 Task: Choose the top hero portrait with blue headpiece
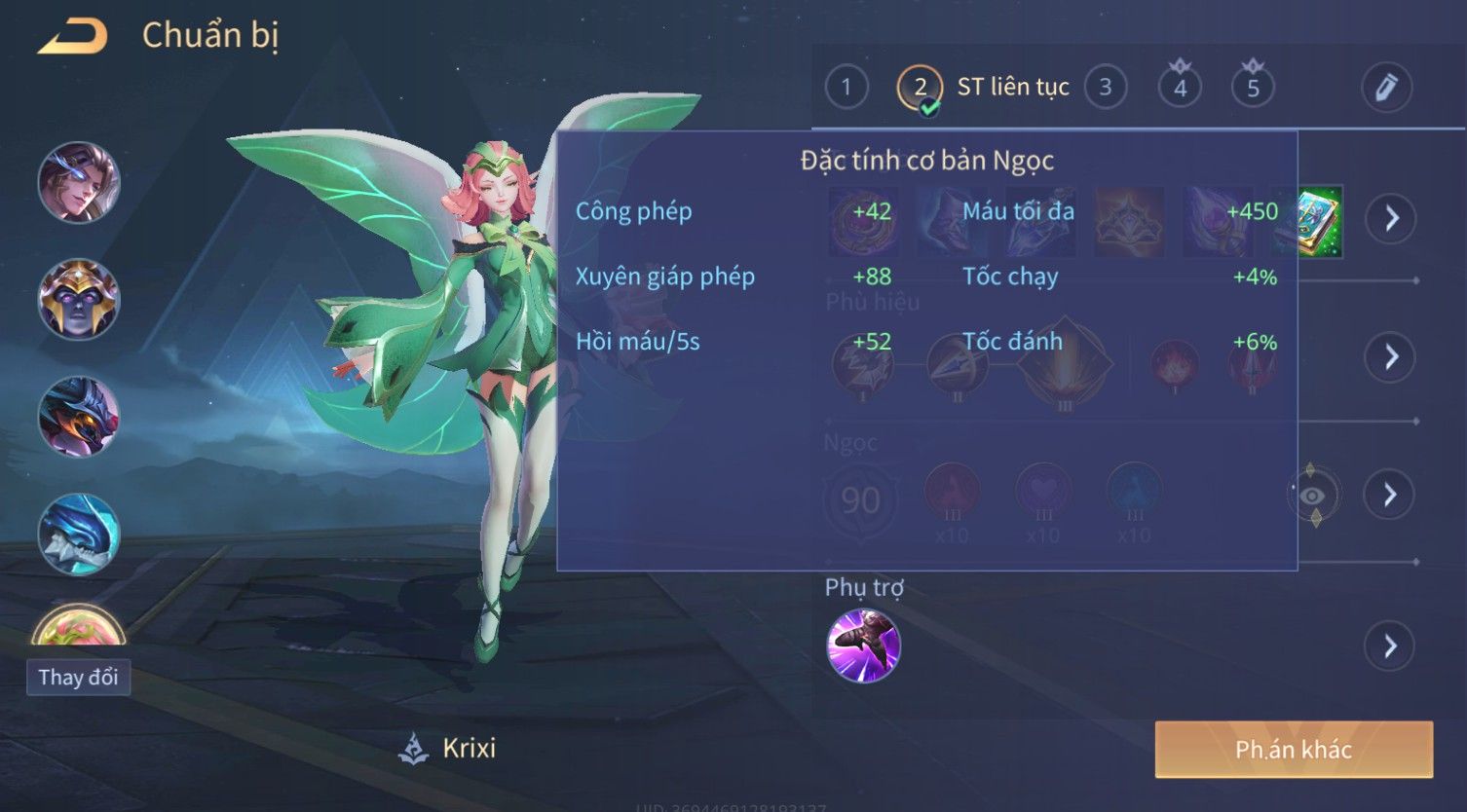78,182
